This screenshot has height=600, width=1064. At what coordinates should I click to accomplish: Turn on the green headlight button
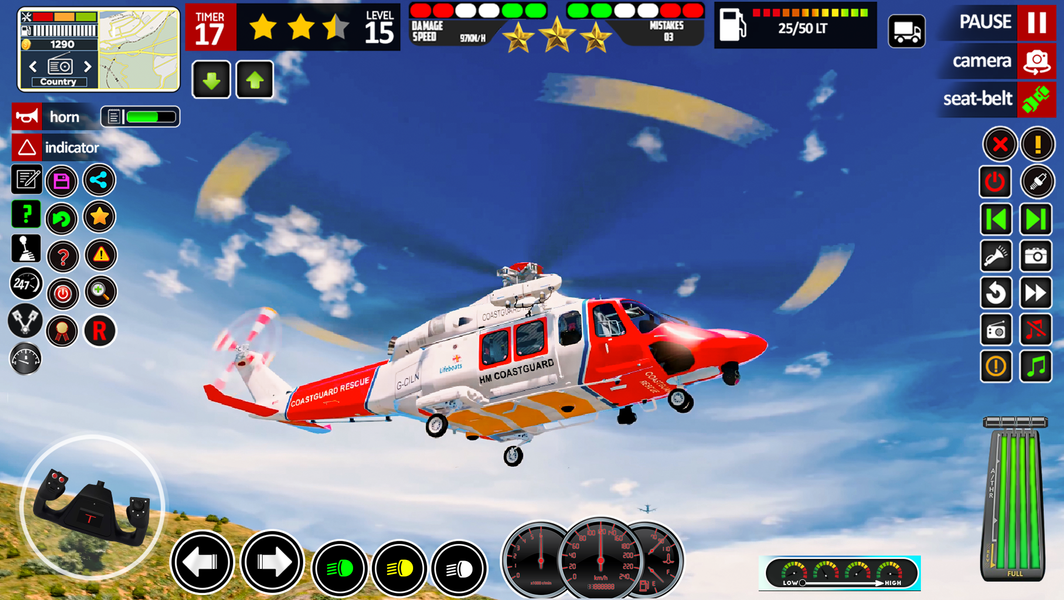(x=340, y=569)
